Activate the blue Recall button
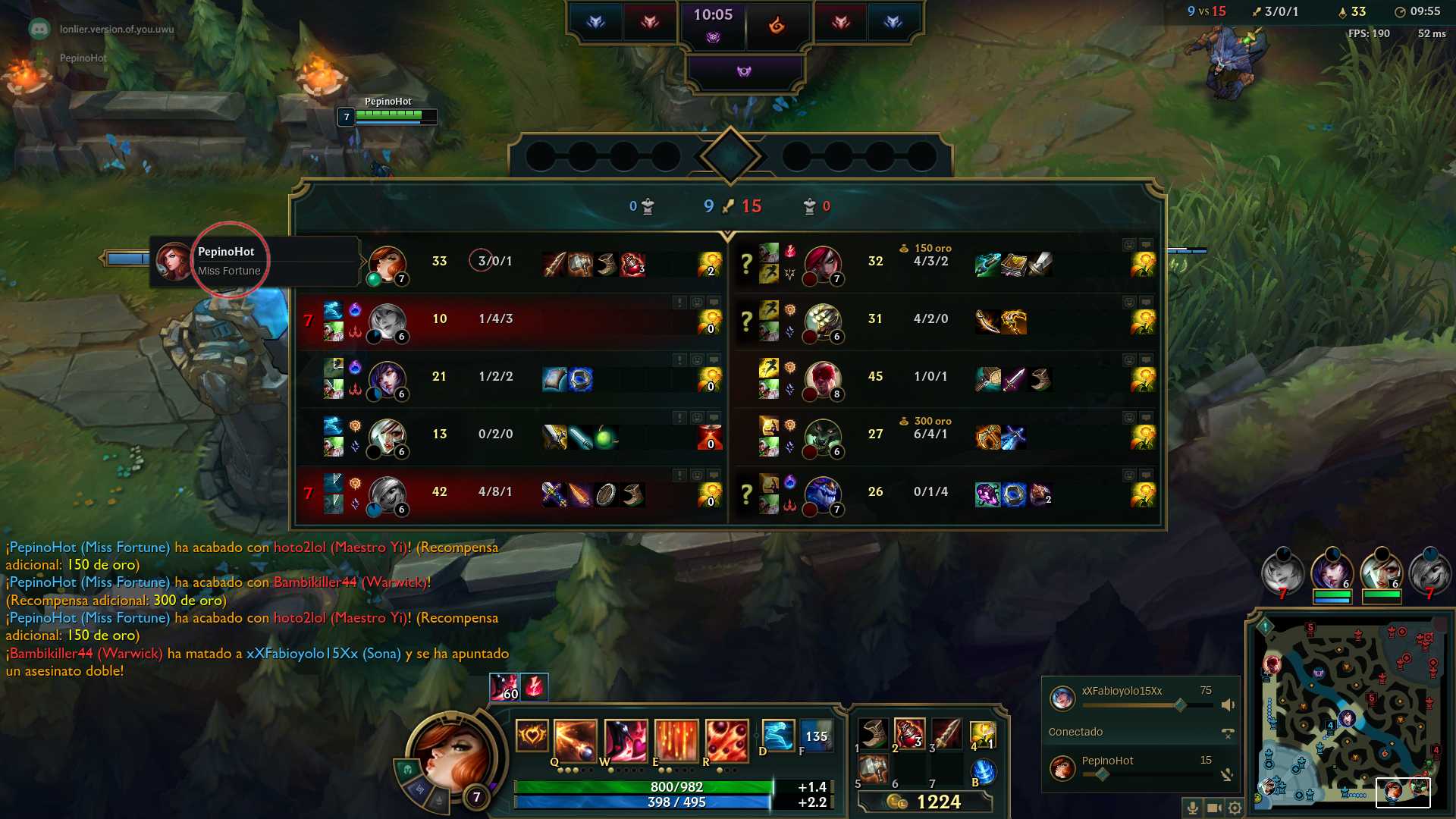This screenshot has width=1456, height=819. (x=983, y=772)
